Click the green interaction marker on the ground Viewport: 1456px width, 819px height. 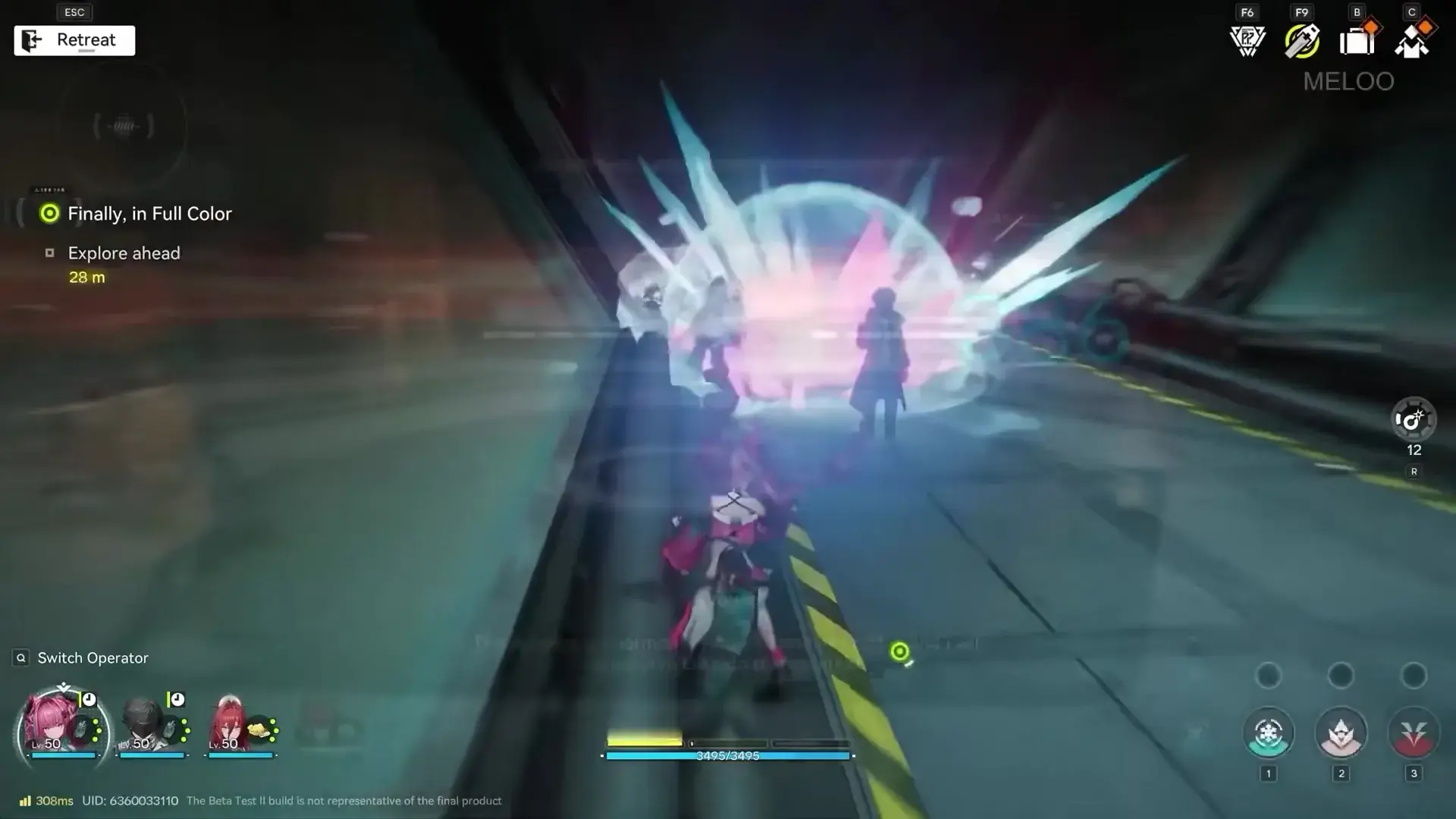[899, 651]
